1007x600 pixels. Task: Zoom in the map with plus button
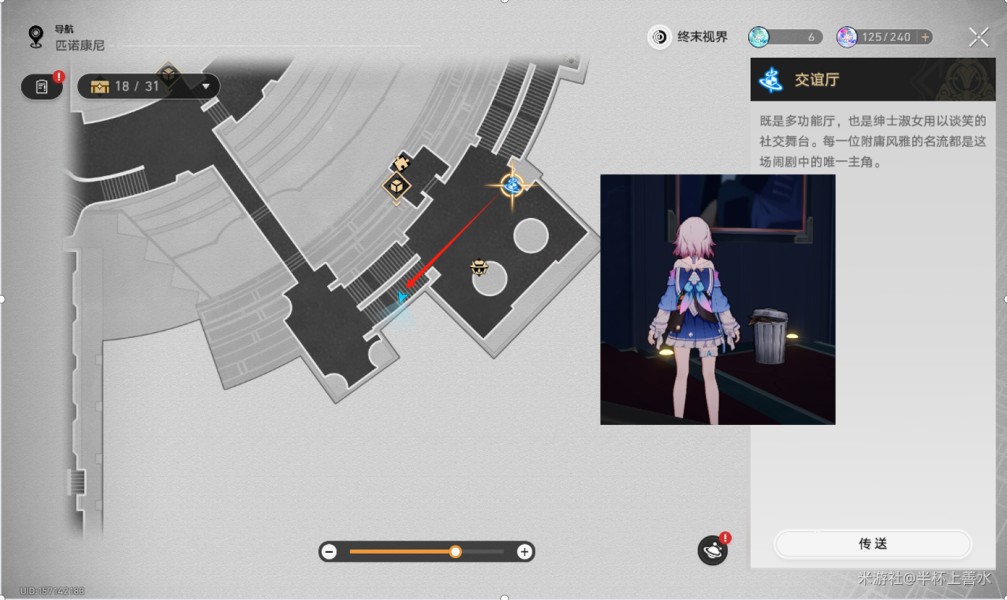click(x=524, y=552)
